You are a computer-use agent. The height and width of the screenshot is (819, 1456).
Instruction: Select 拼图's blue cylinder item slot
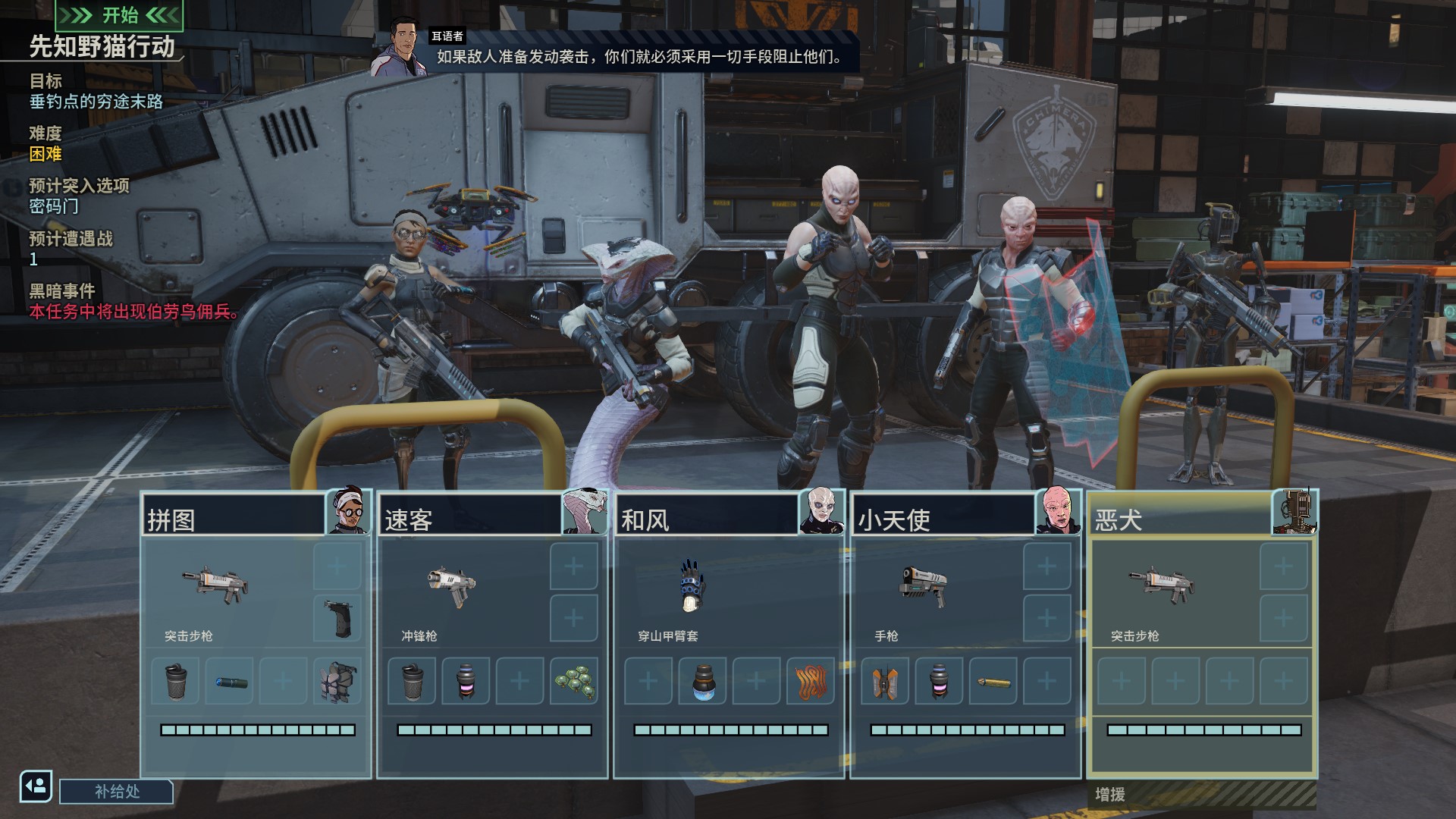click(x=230, y=681)
